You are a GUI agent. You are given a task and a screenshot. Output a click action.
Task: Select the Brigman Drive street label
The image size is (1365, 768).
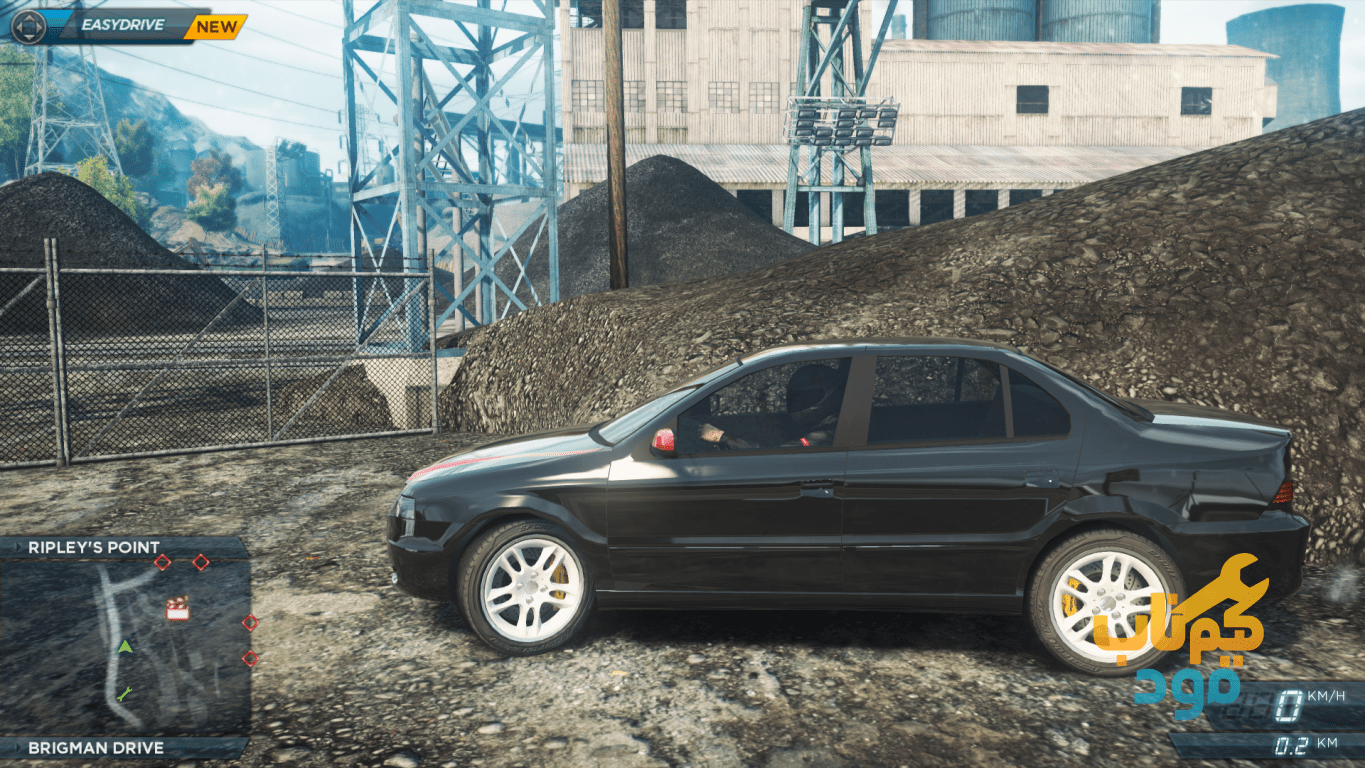point(96,747)
